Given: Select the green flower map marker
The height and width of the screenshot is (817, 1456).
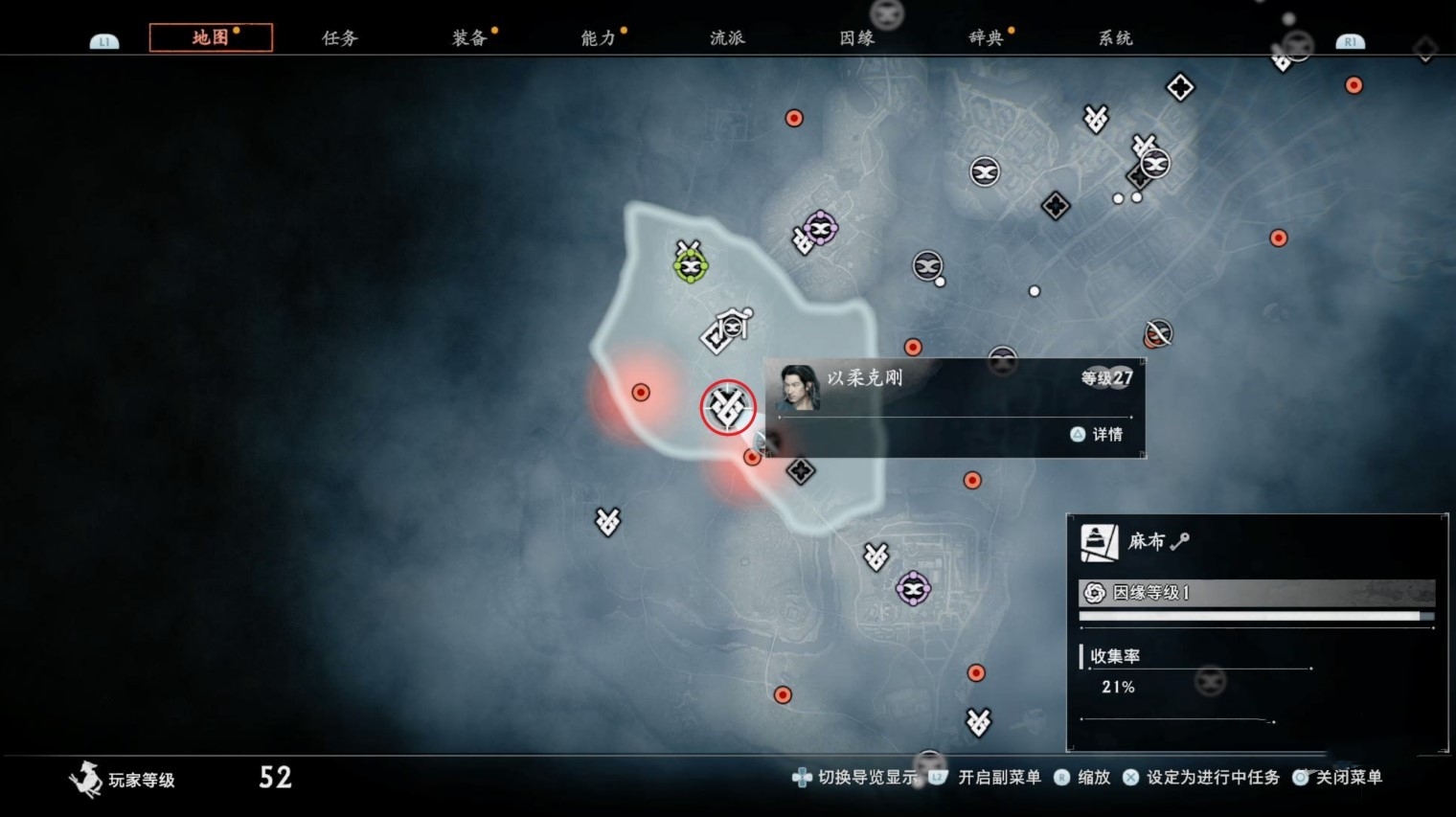Looking at the screenshot, I should pos(690,265).
